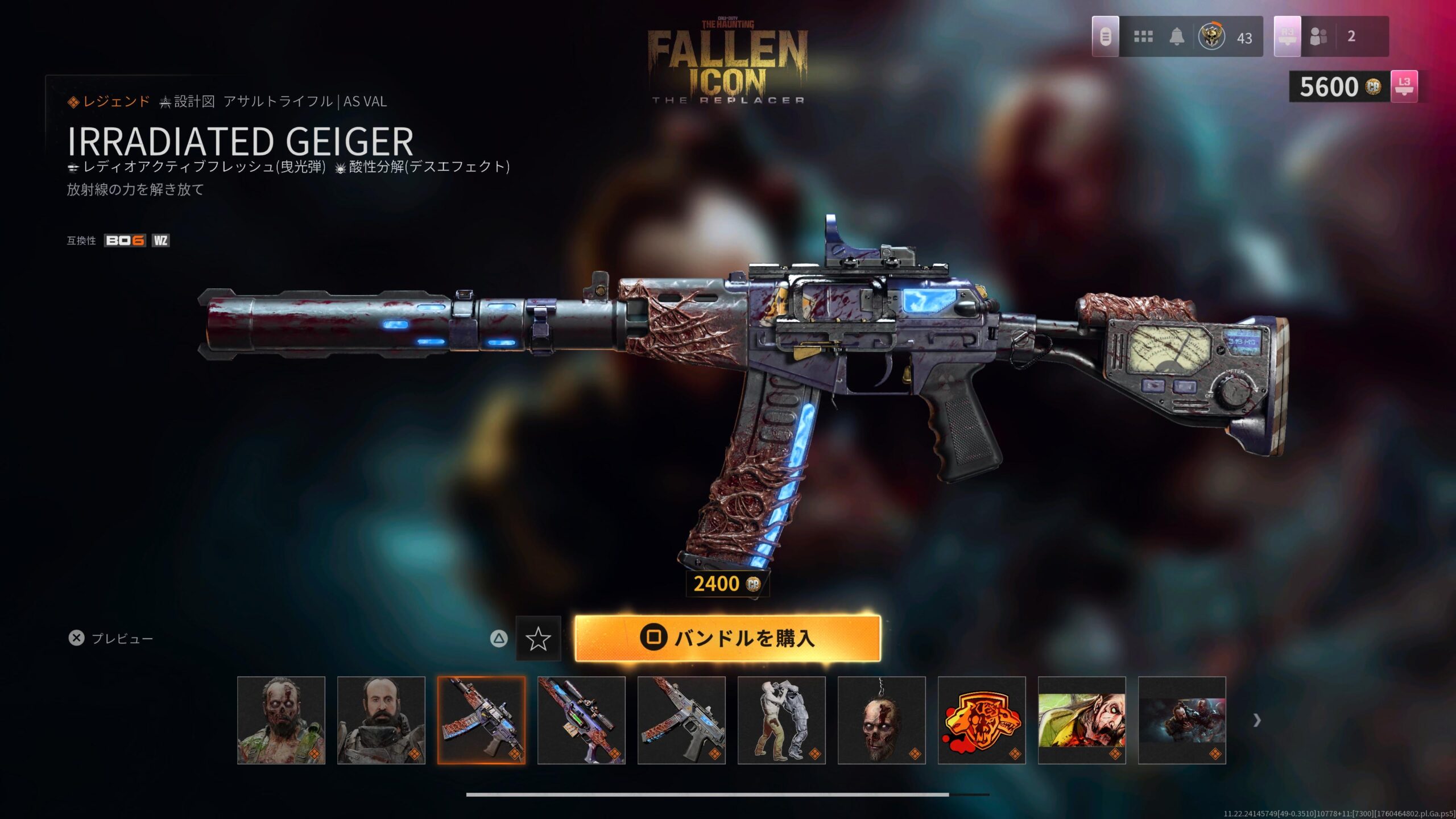Select the dark loading screen thumbnail

click(x=1182, y=720)
